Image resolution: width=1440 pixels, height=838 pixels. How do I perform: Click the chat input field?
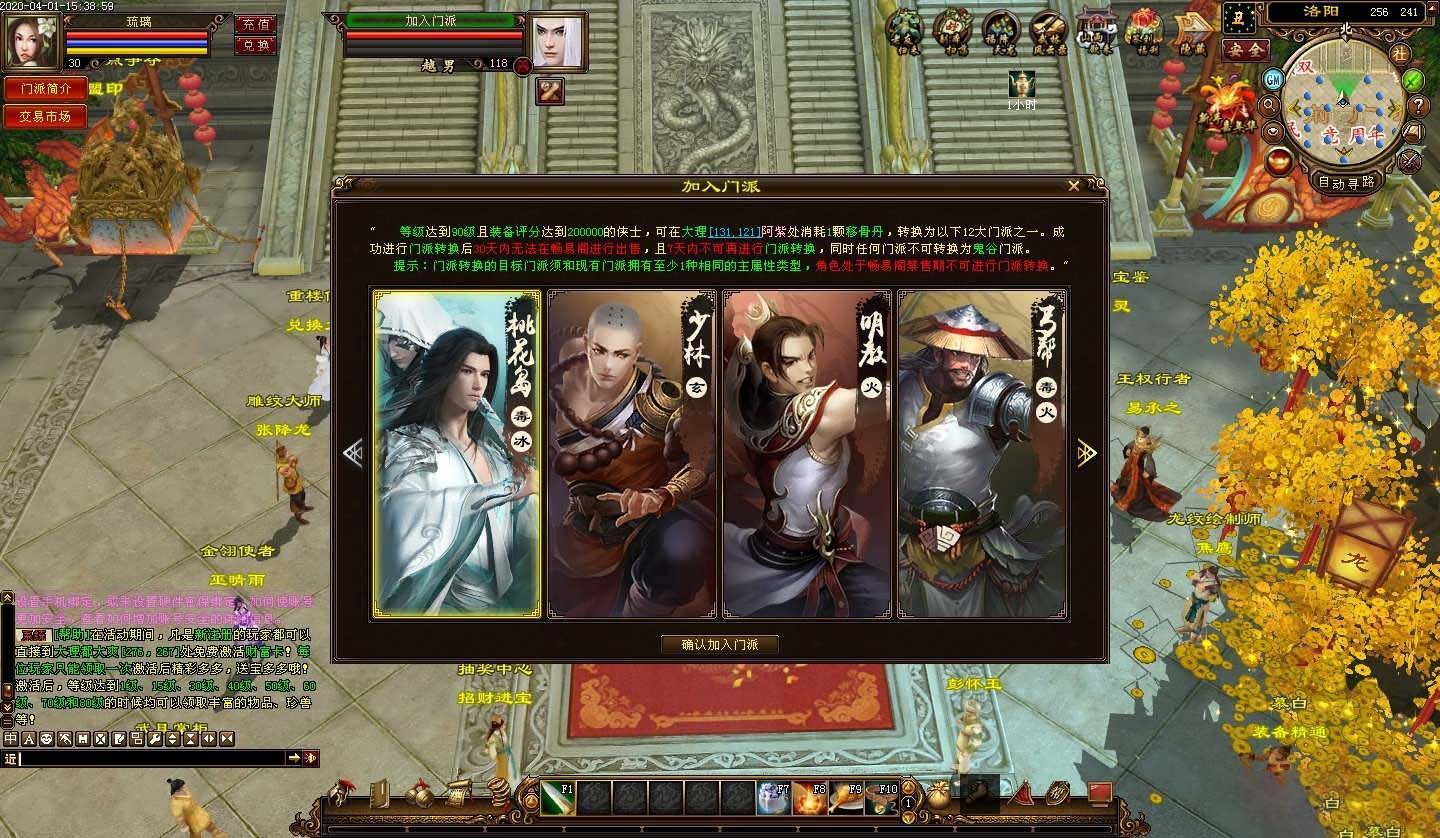pos(150,759)
